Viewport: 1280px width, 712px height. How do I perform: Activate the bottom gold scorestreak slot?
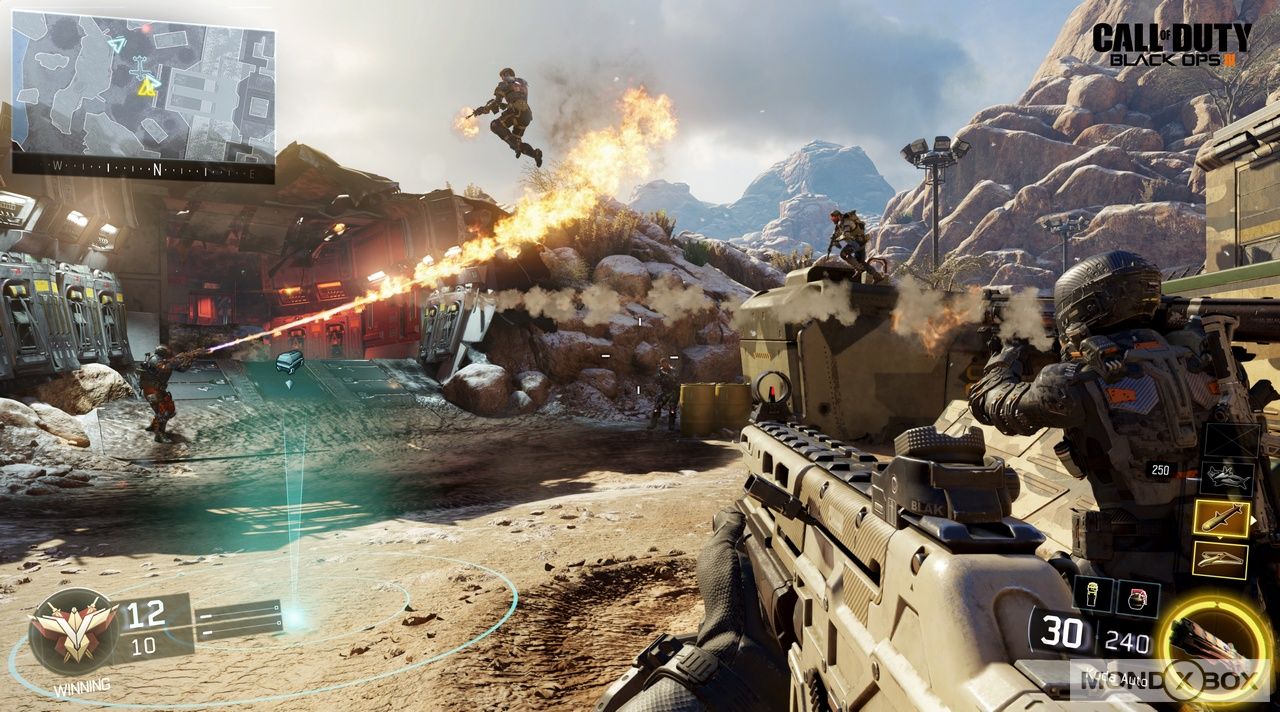[x=1220, y=560]
